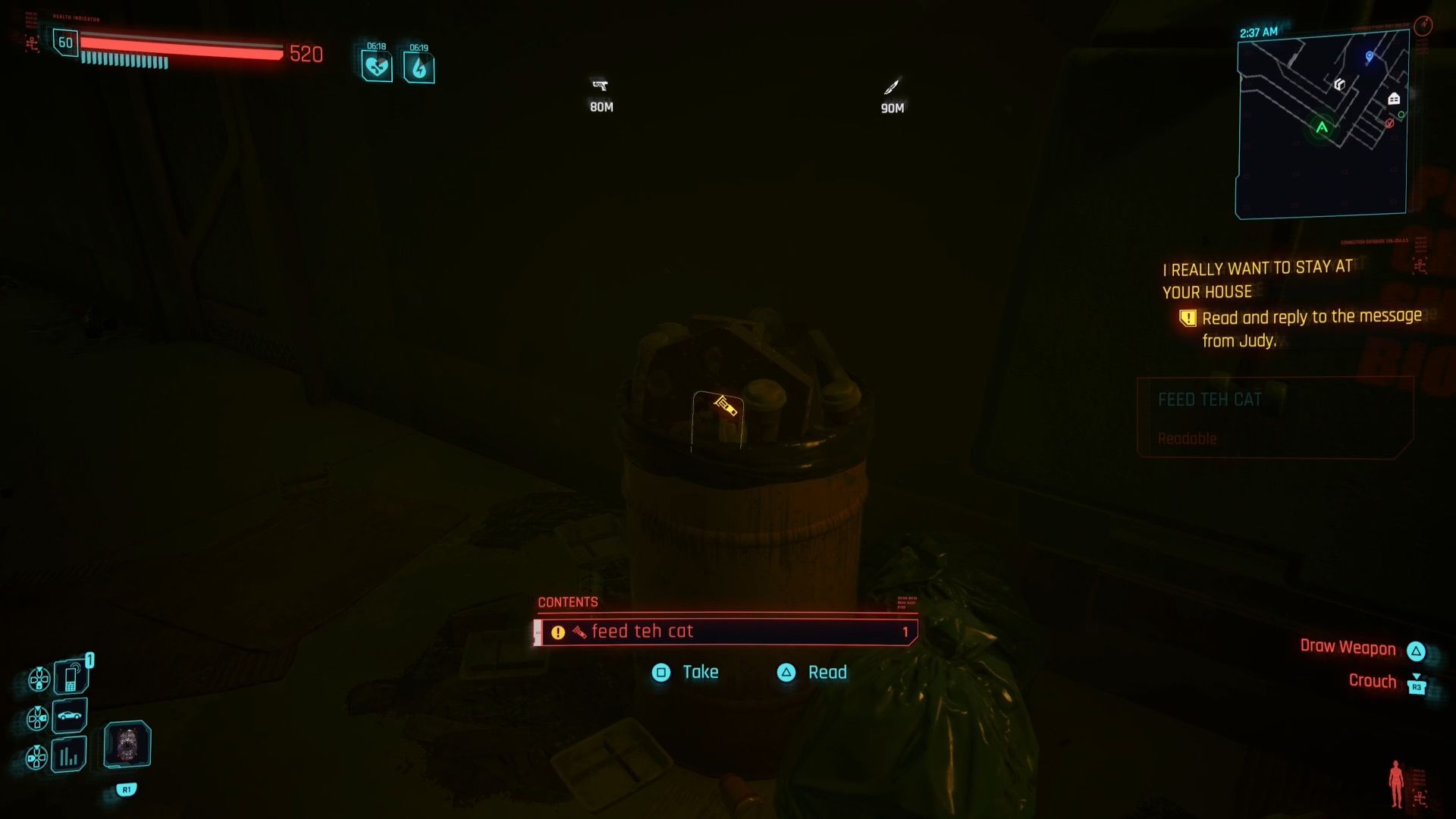
Task: Click the 'I Really Want to Stay' quest title
Action: 1257,279
